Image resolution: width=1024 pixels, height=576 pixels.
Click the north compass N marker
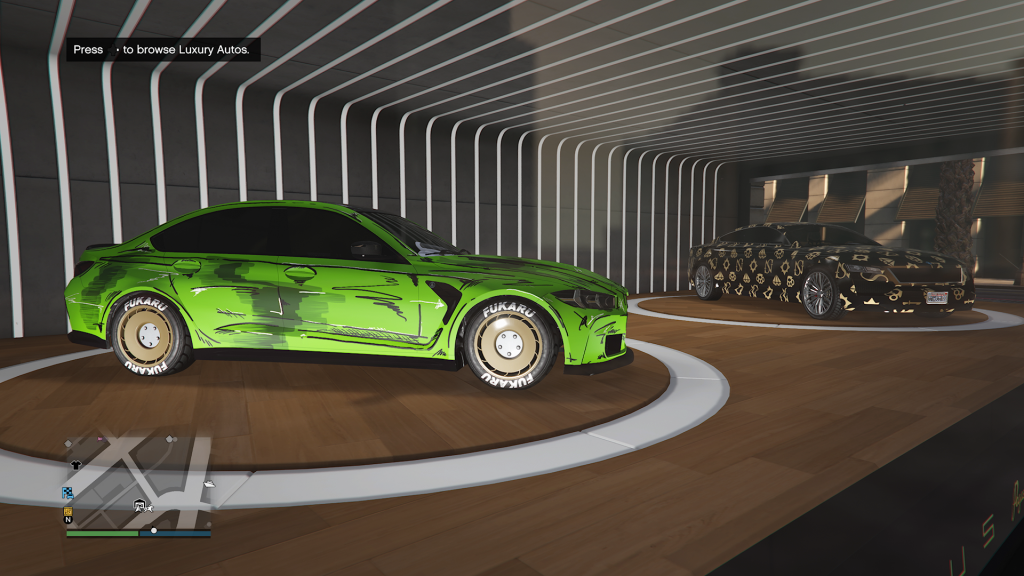point(68,520)
